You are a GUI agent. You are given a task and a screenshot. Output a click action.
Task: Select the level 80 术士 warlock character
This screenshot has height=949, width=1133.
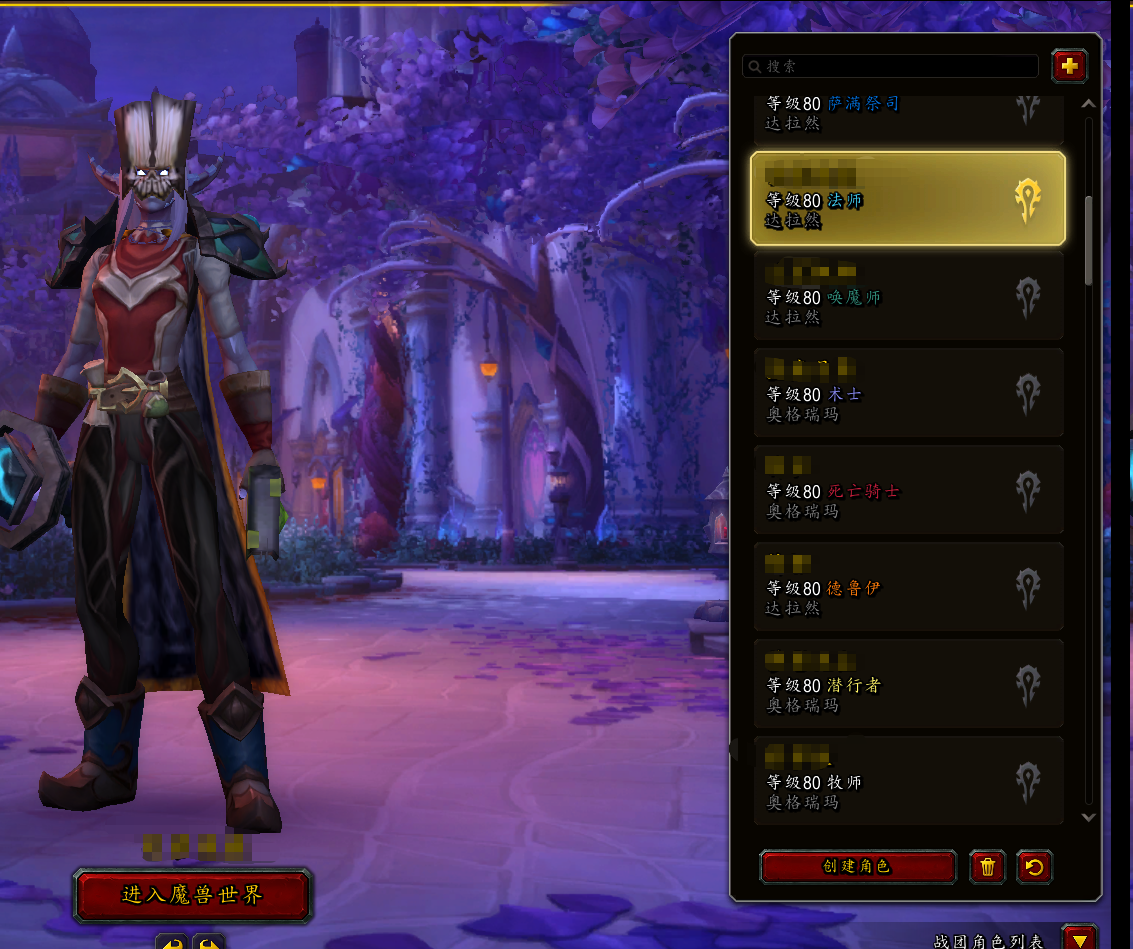coord(907,393)
